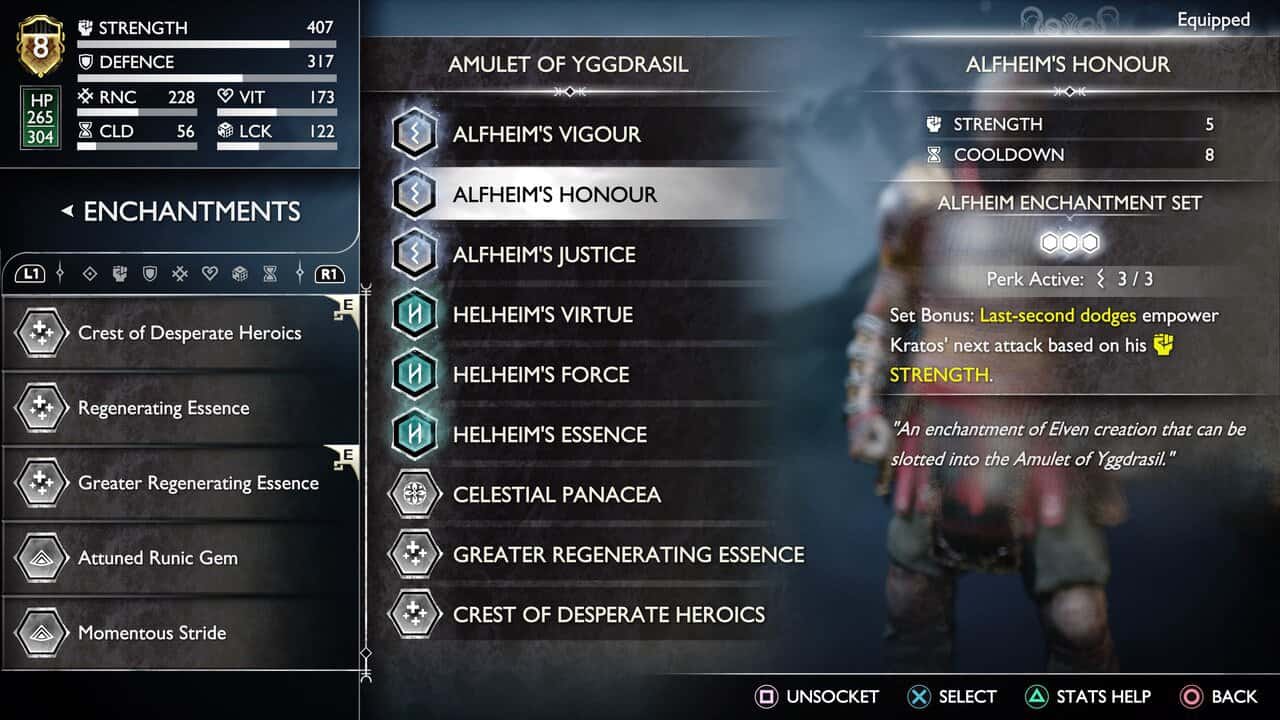Filter enchantments by the vitality heart icon
Viewport: 1280px width, 720px height.
(210, 273)
